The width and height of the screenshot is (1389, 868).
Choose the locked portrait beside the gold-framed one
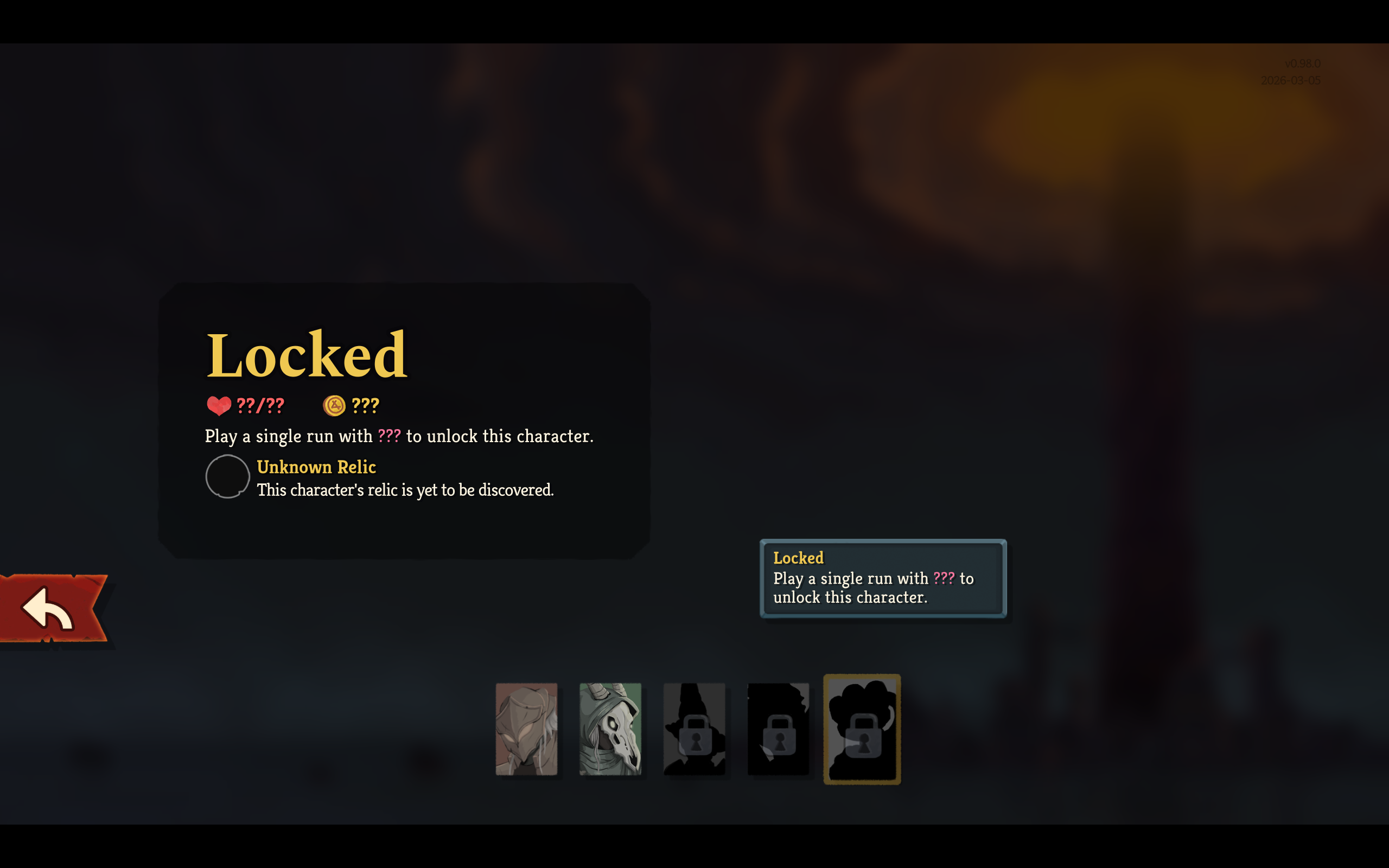click(778, 729)
